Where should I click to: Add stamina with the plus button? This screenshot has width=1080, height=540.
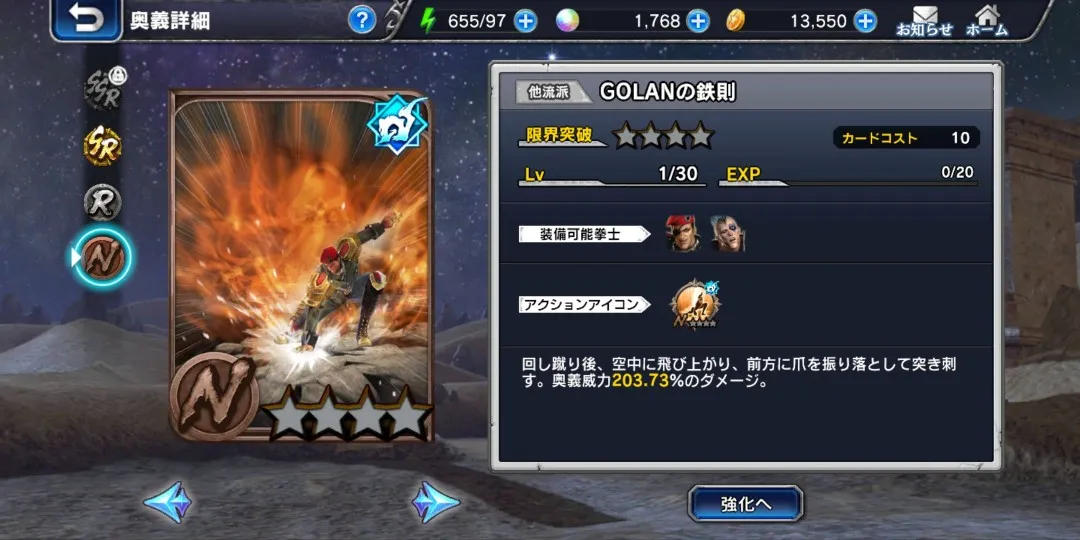(x=526, y=21)
